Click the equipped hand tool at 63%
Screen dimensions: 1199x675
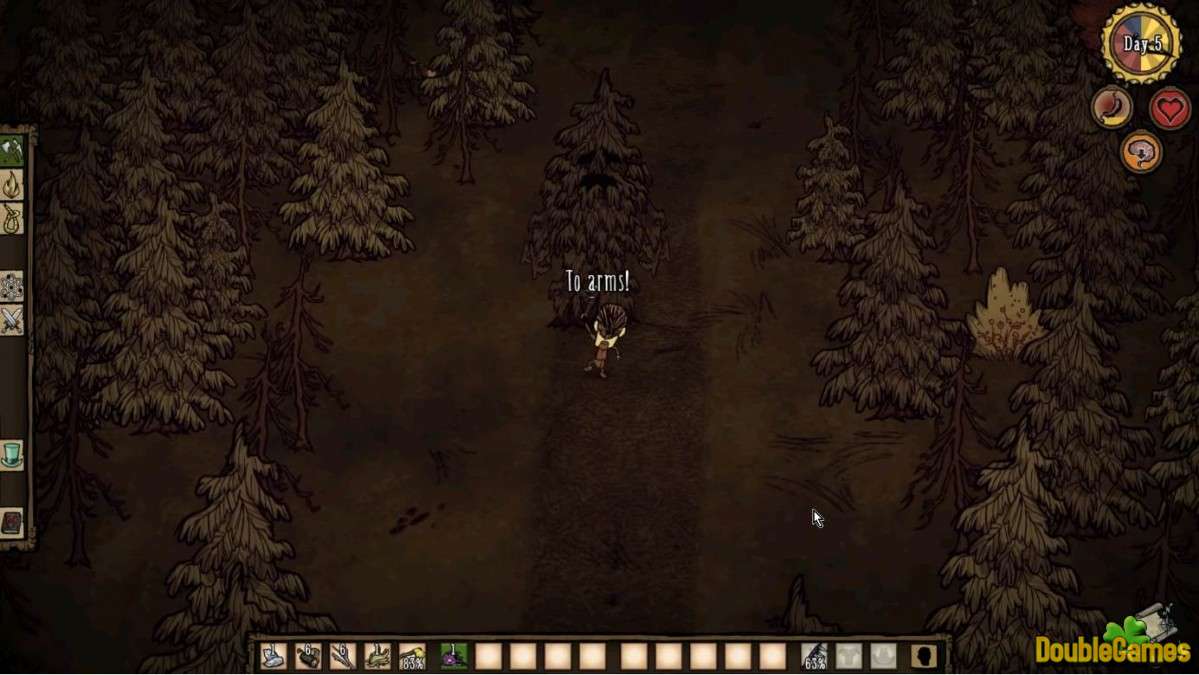click(815, 656)
